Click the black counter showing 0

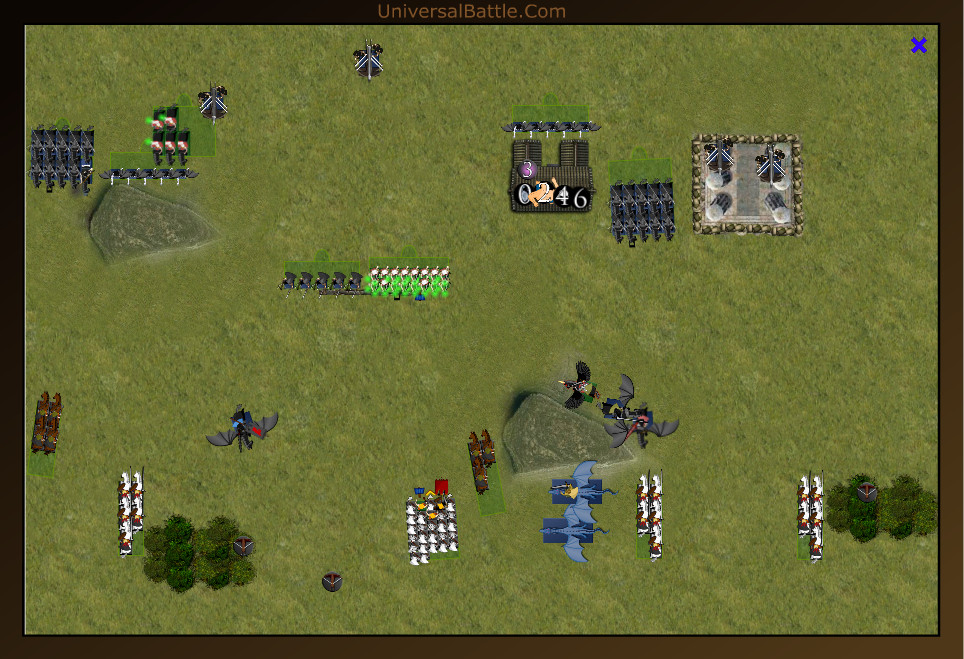pyautogui.click(x=525, y=196)
